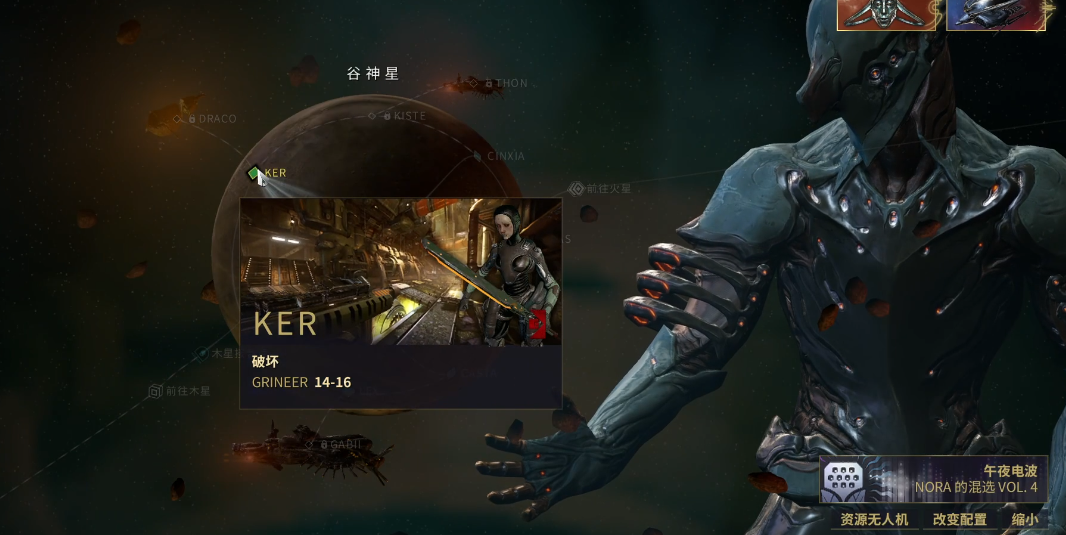
Task: Zoom out with the 缩小 button
Action: (x=1025, y=520)
